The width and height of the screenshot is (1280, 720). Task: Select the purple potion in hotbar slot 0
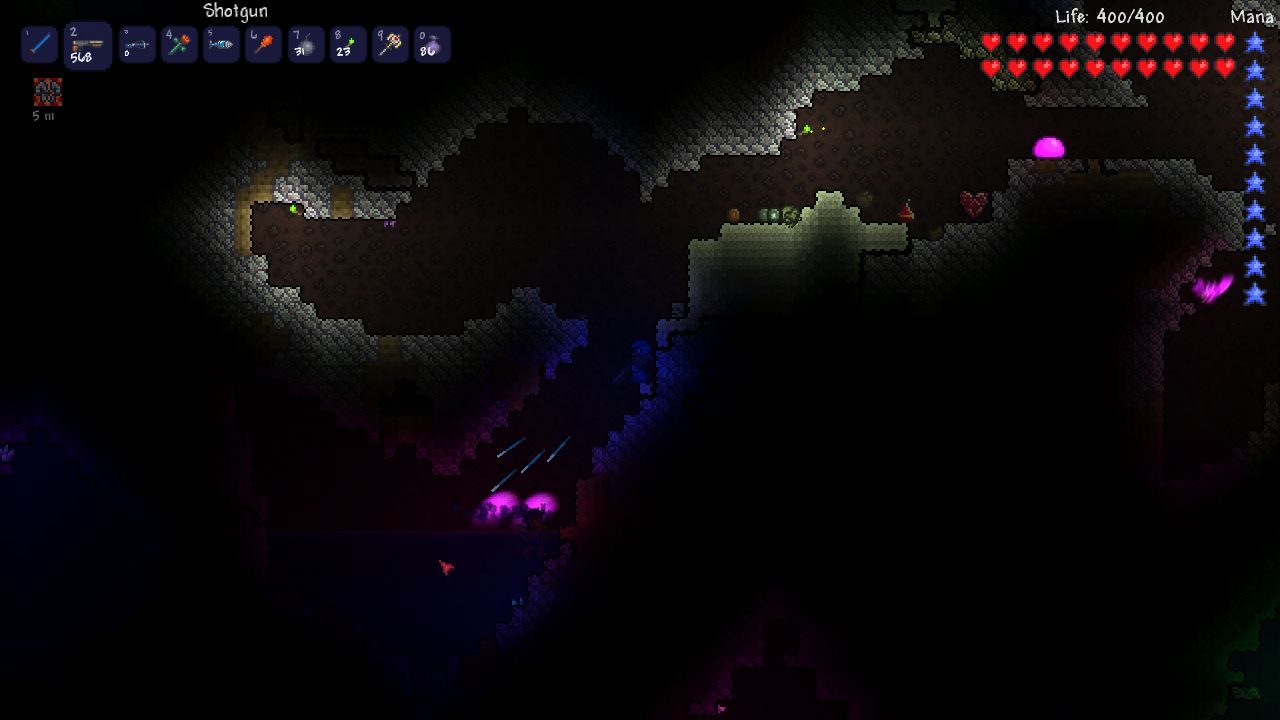pos(431,44)
